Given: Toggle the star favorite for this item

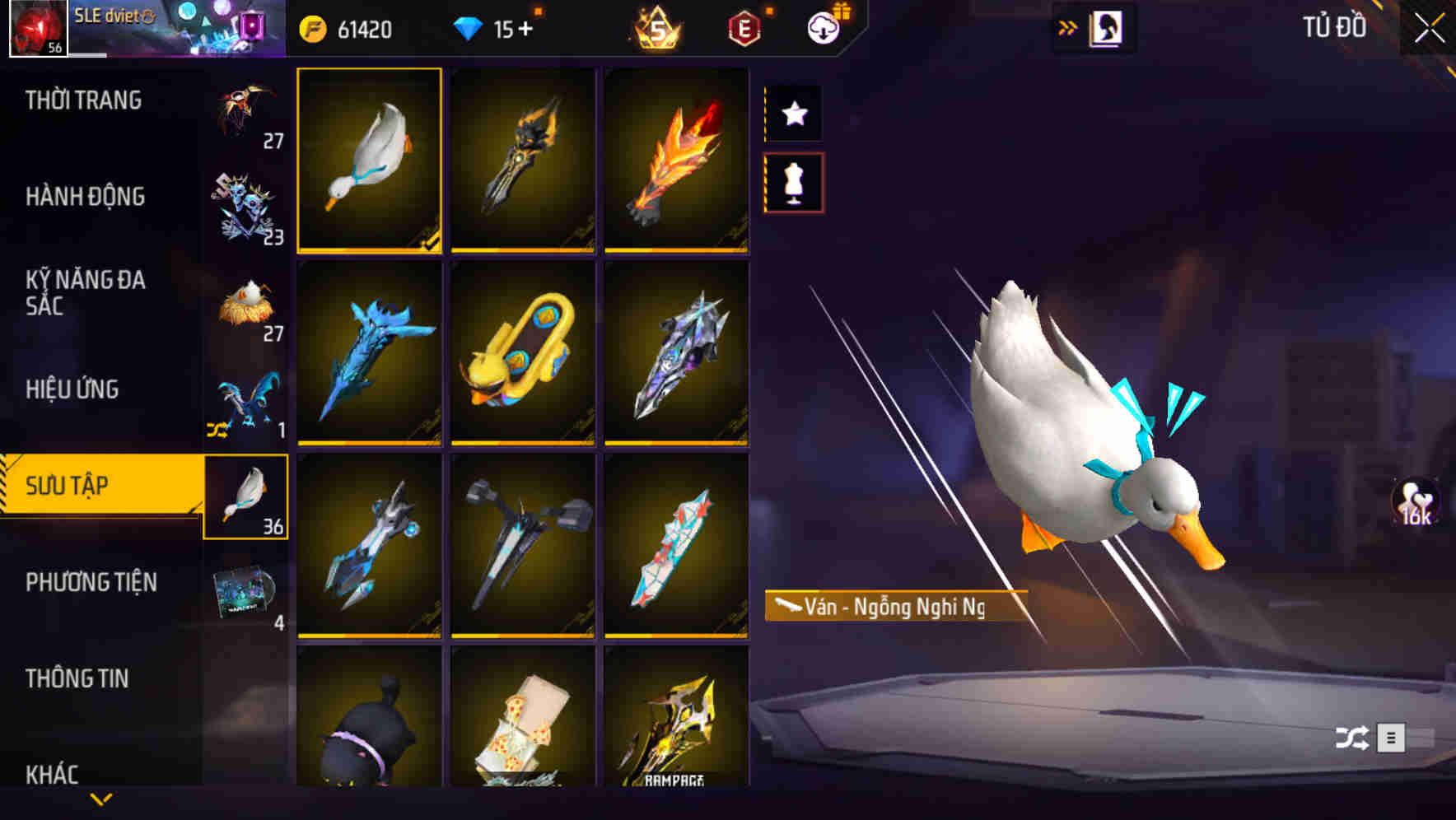Looking at the screenshot, I should click(793, 114).
